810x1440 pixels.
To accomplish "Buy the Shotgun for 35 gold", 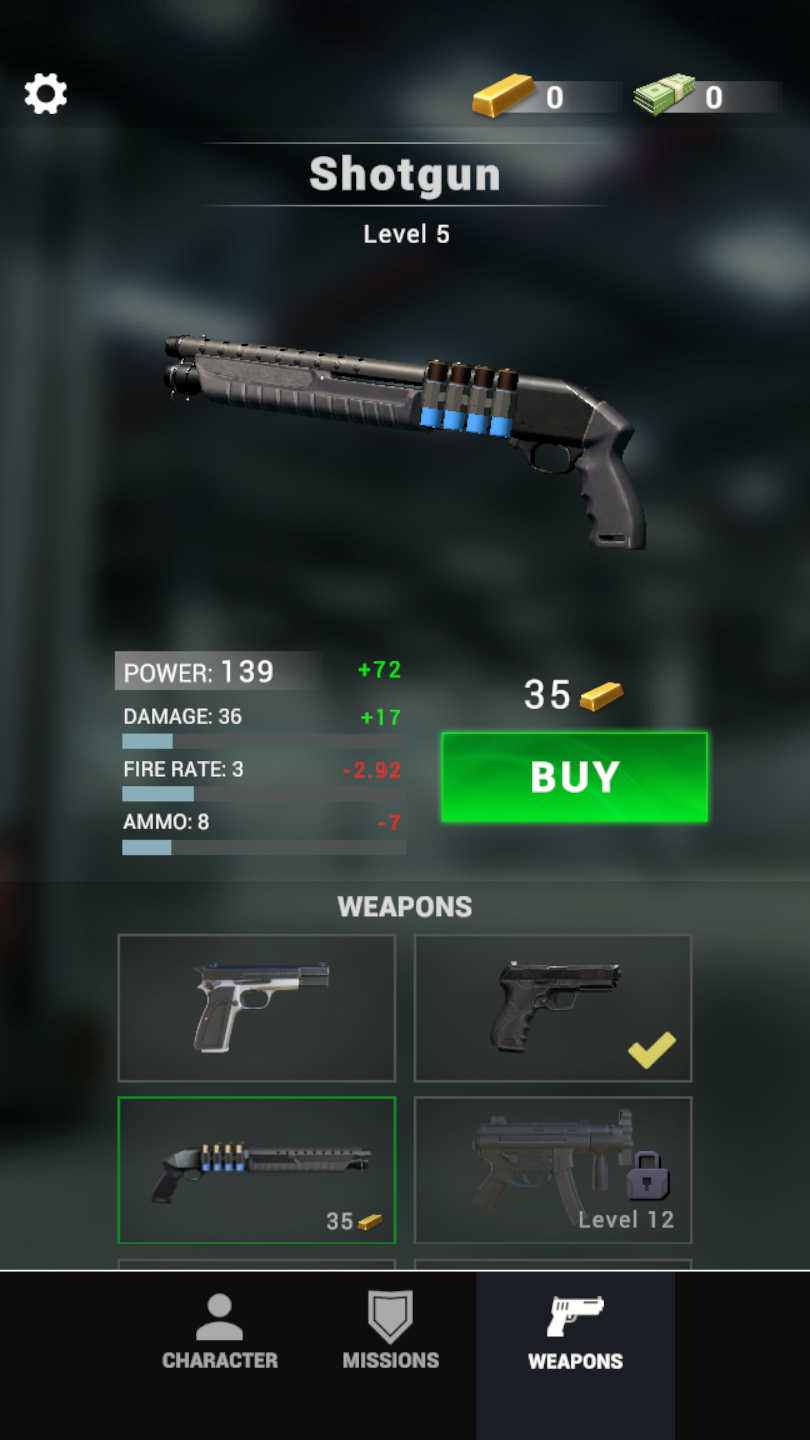I will coord(574,777).
